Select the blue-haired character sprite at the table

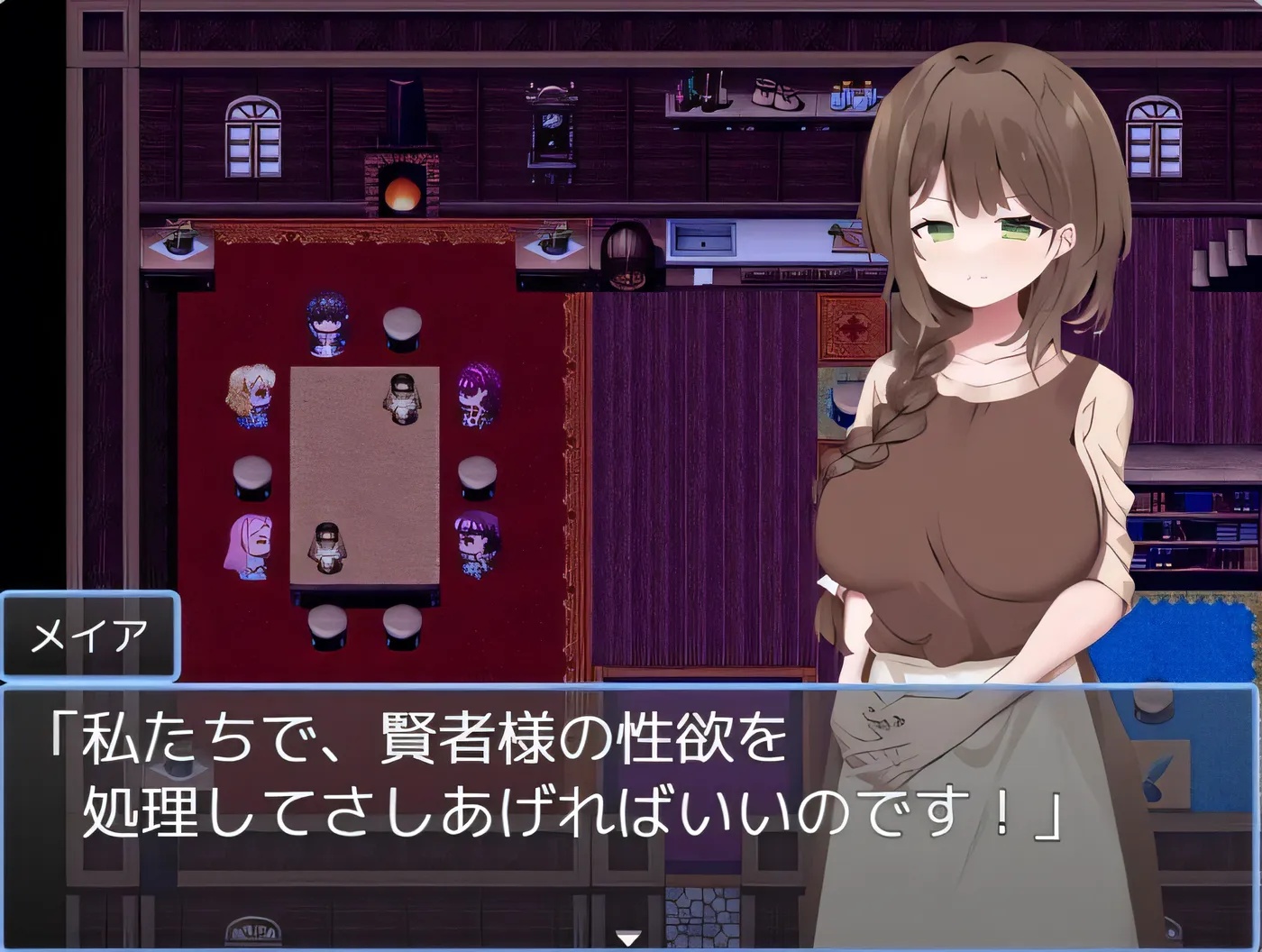point(325,325)
